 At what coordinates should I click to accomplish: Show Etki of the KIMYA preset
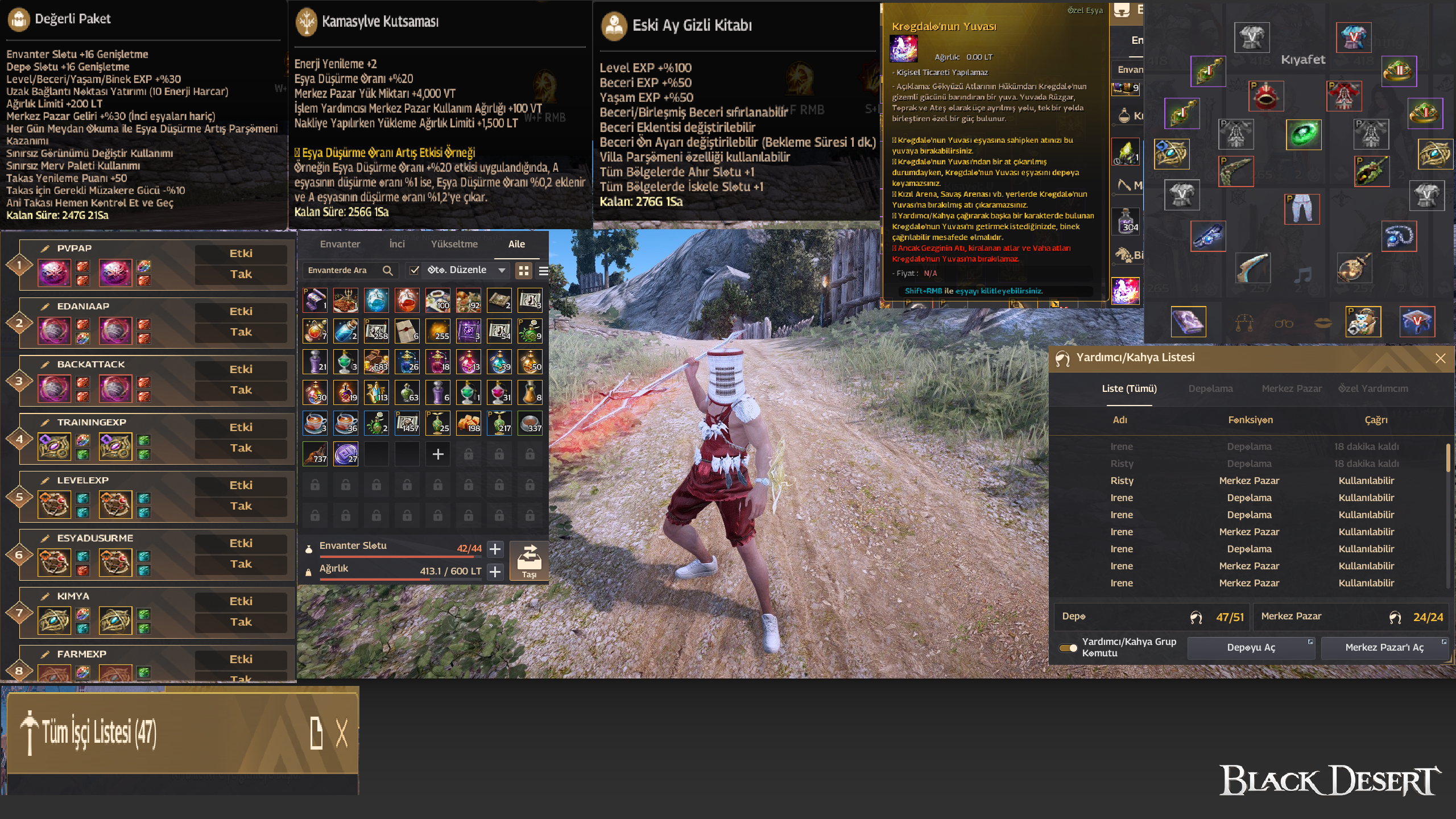[x=241, y=601]
